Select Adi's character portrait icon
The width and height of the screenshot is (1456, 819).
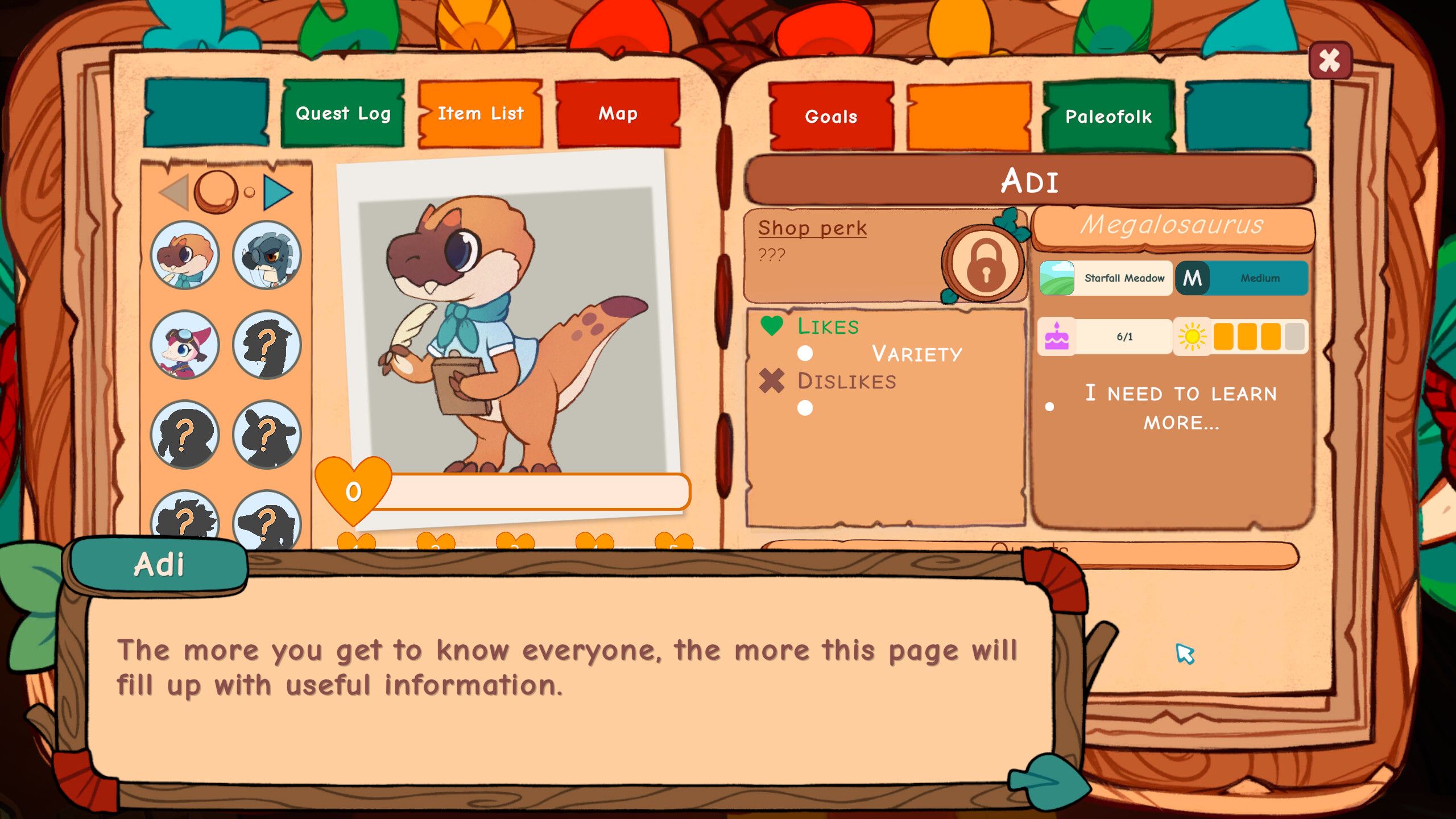(x=186, y=257)
